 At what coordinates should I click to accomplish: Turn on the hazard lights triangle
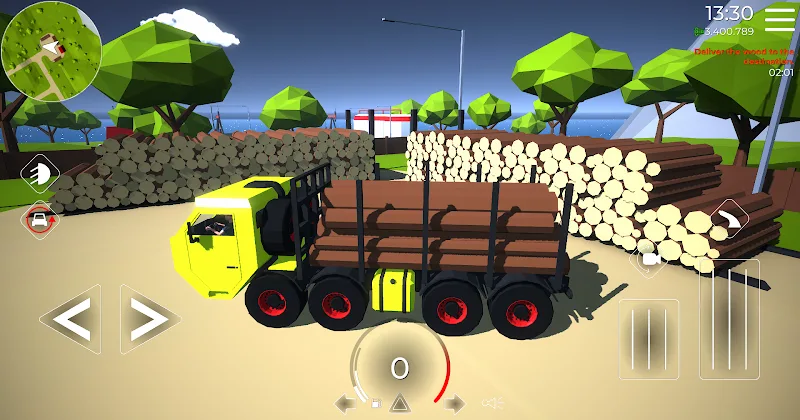tap(399, 404)
